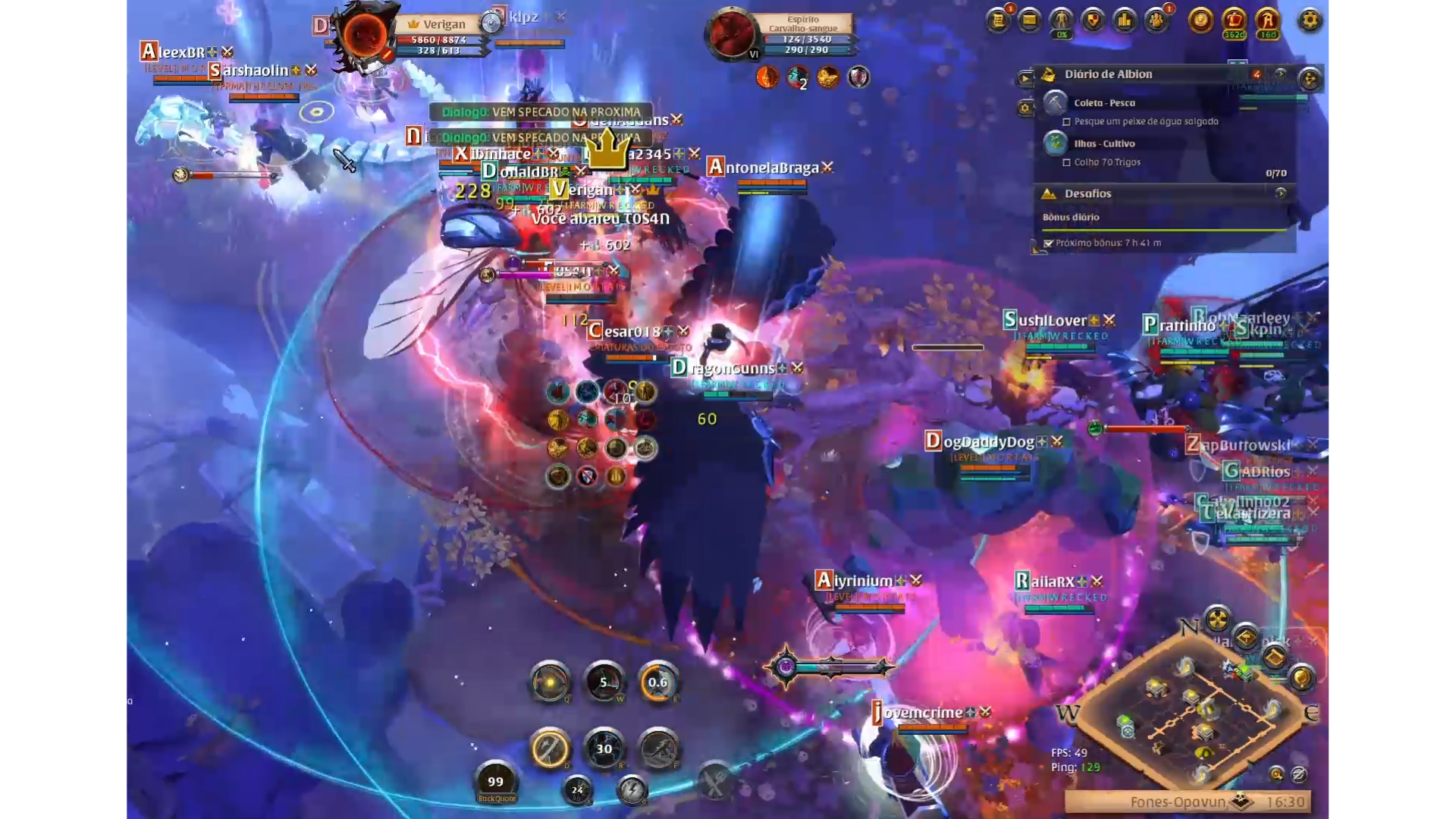Viewport: 1456px width, 819px height.
Task: Activate the lightning bolt ability slot
Action: (632, 790)
